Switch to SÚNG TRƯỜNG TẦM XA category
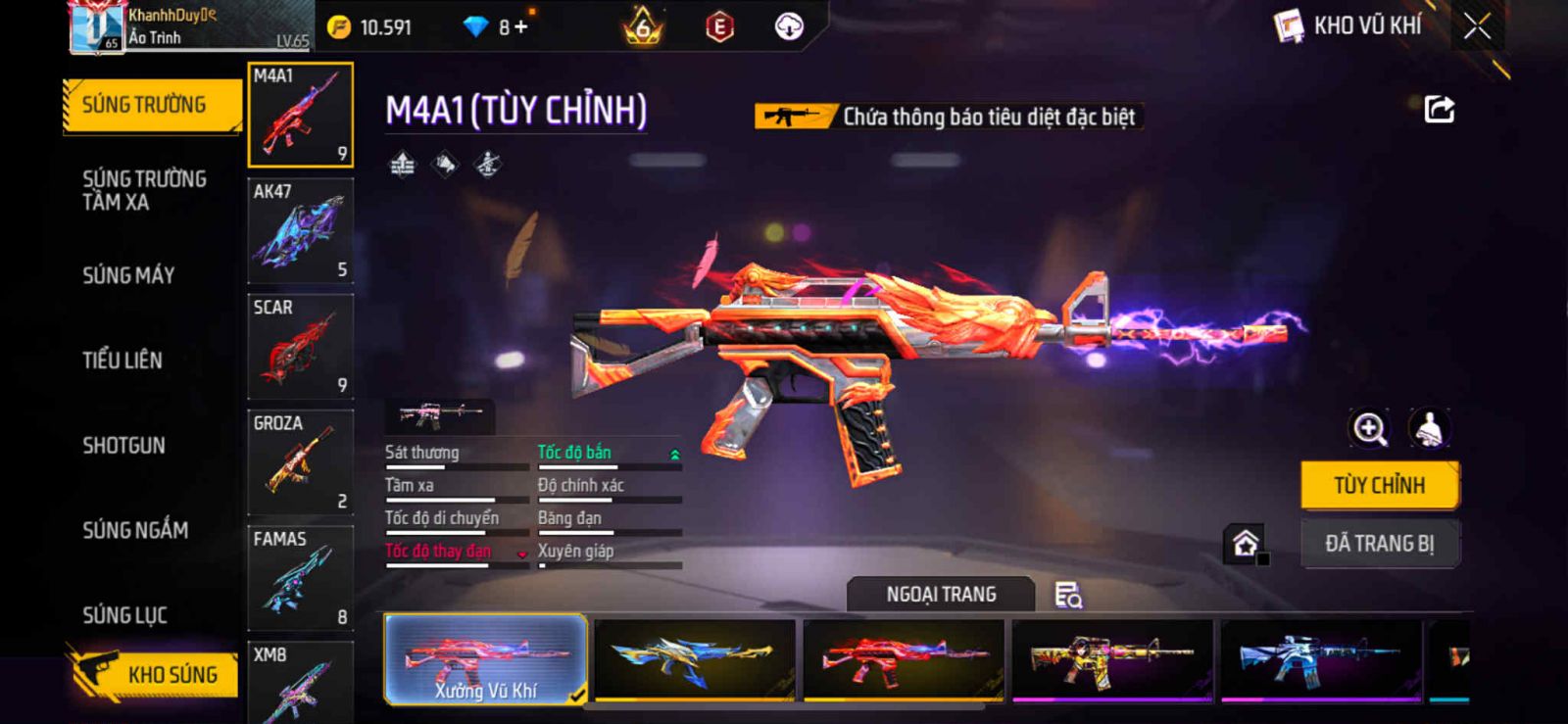 [144, 190]
